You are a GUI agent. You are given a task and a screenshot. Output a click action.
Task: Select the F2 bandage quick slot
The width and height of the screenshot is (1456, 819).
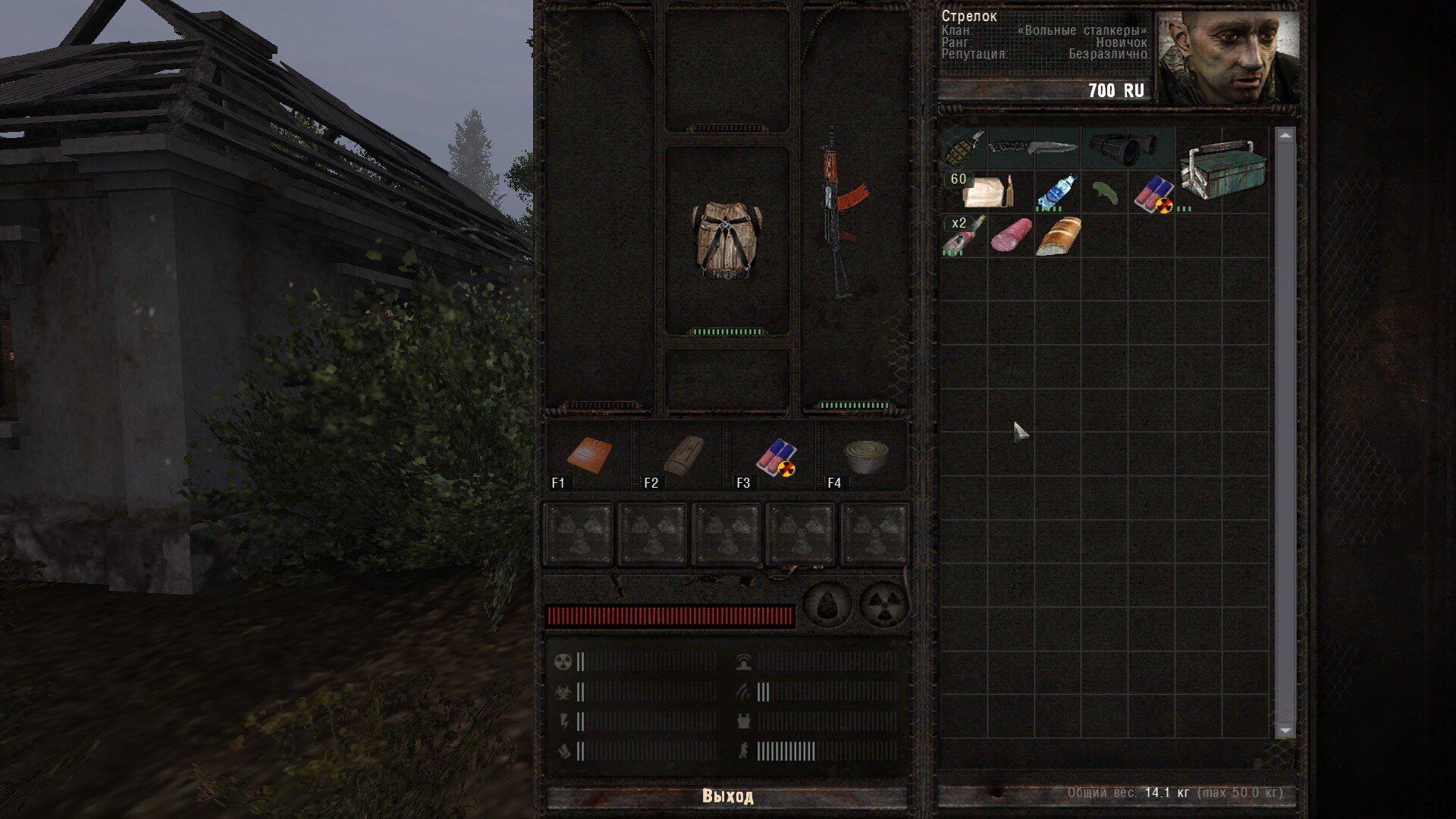[682, 457]
